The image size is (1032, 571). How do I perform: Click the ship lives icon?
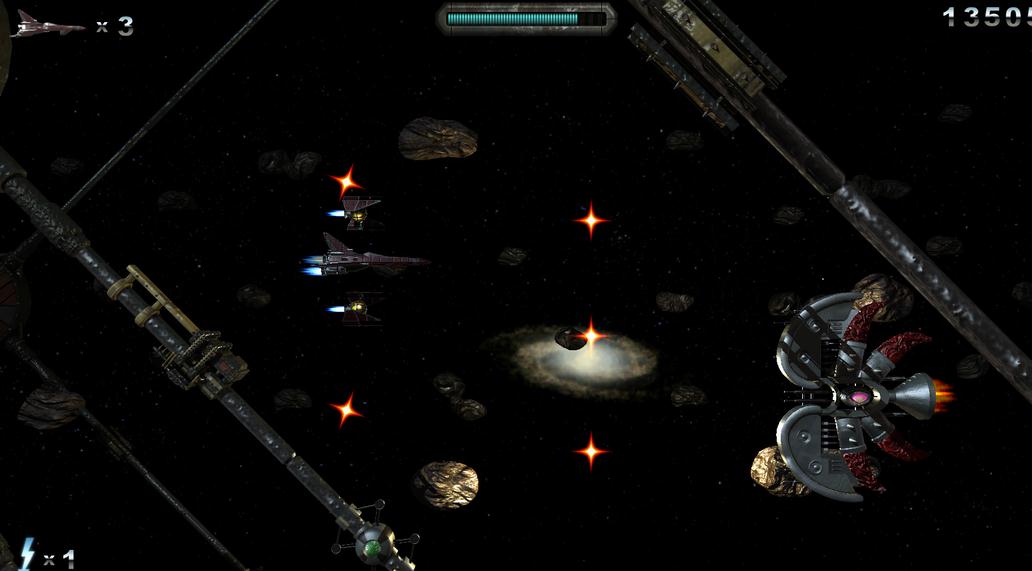pos(48,25)
